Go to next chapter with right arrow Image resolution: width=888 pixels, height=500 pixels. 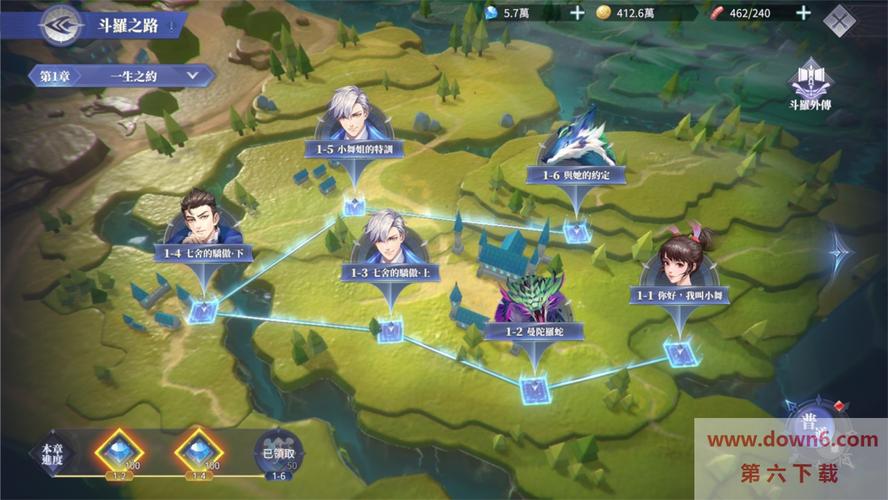(838, 250)
